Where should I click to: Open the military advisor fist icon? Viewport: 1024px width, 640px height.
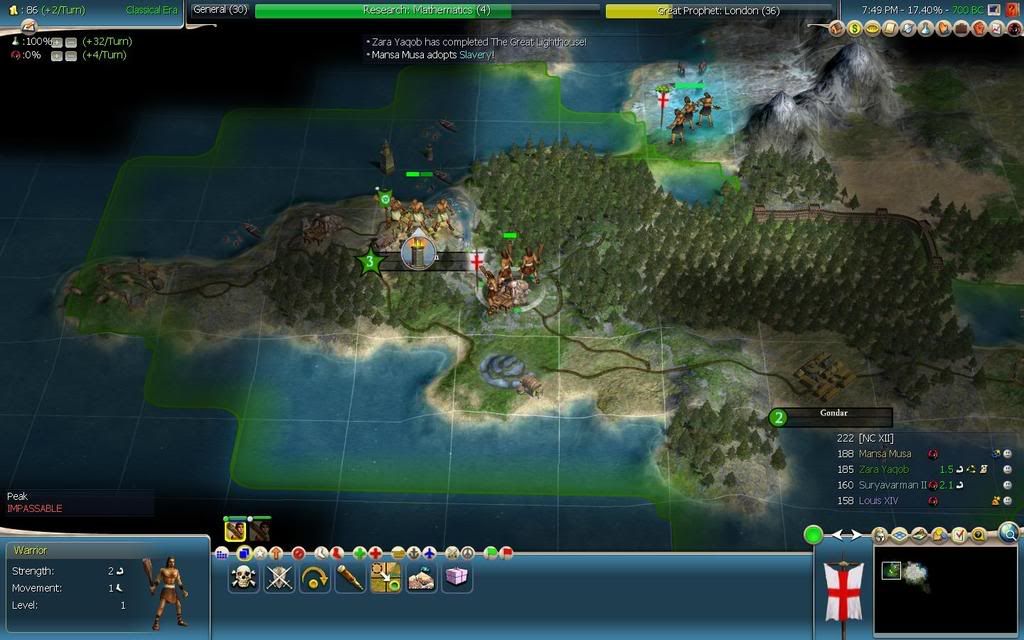click(980, 29)
